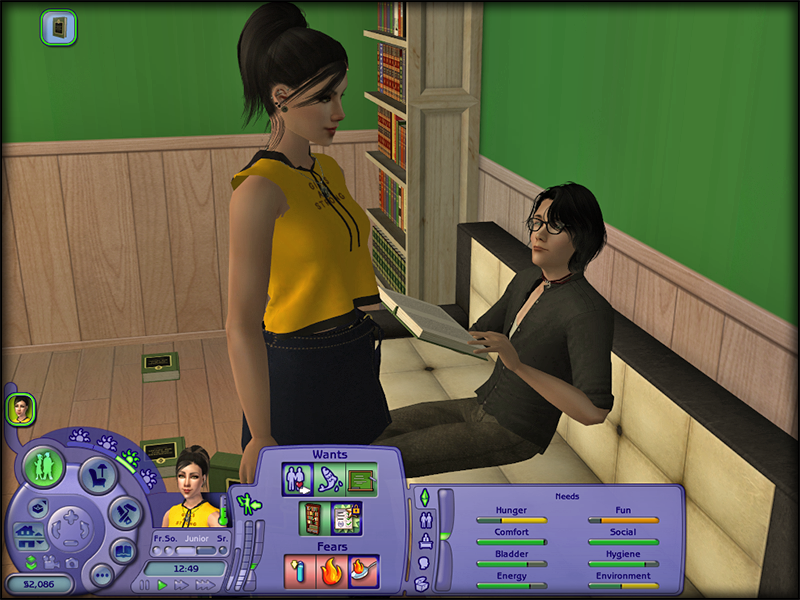Open the story mode book button
The height and width of the screenshot is (600, 800).
pos(122,550)
